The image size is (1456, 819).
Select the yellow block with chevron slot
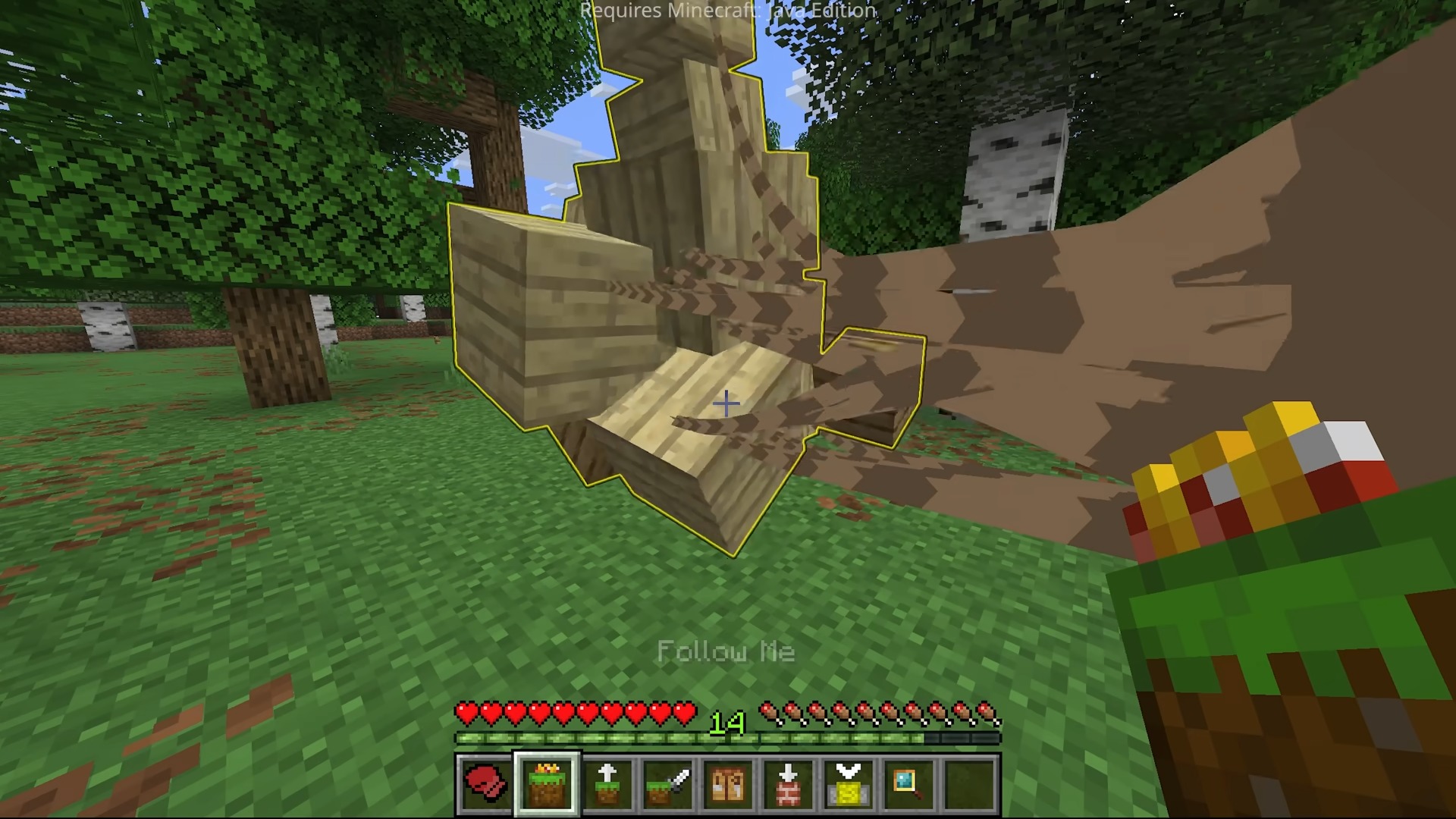pos(849,784)
